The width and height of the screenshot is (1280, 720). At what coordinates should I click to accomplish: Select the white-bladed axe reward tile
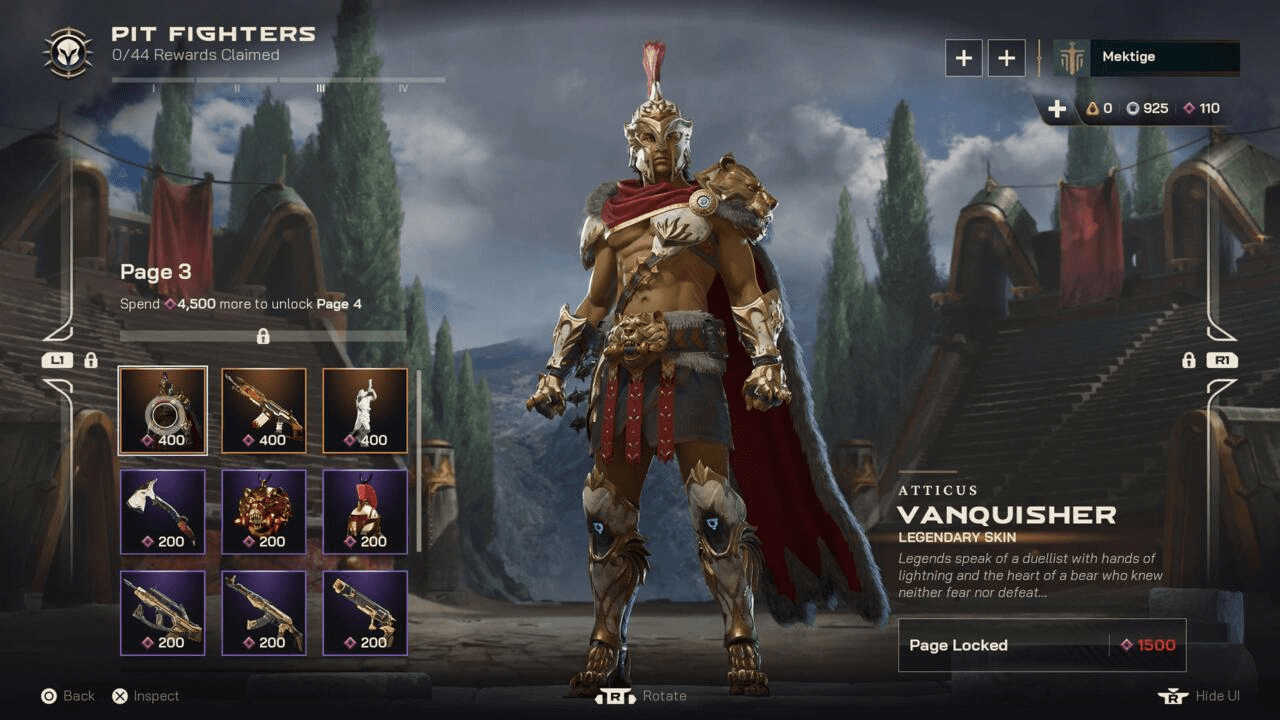[x=162, y=511]
